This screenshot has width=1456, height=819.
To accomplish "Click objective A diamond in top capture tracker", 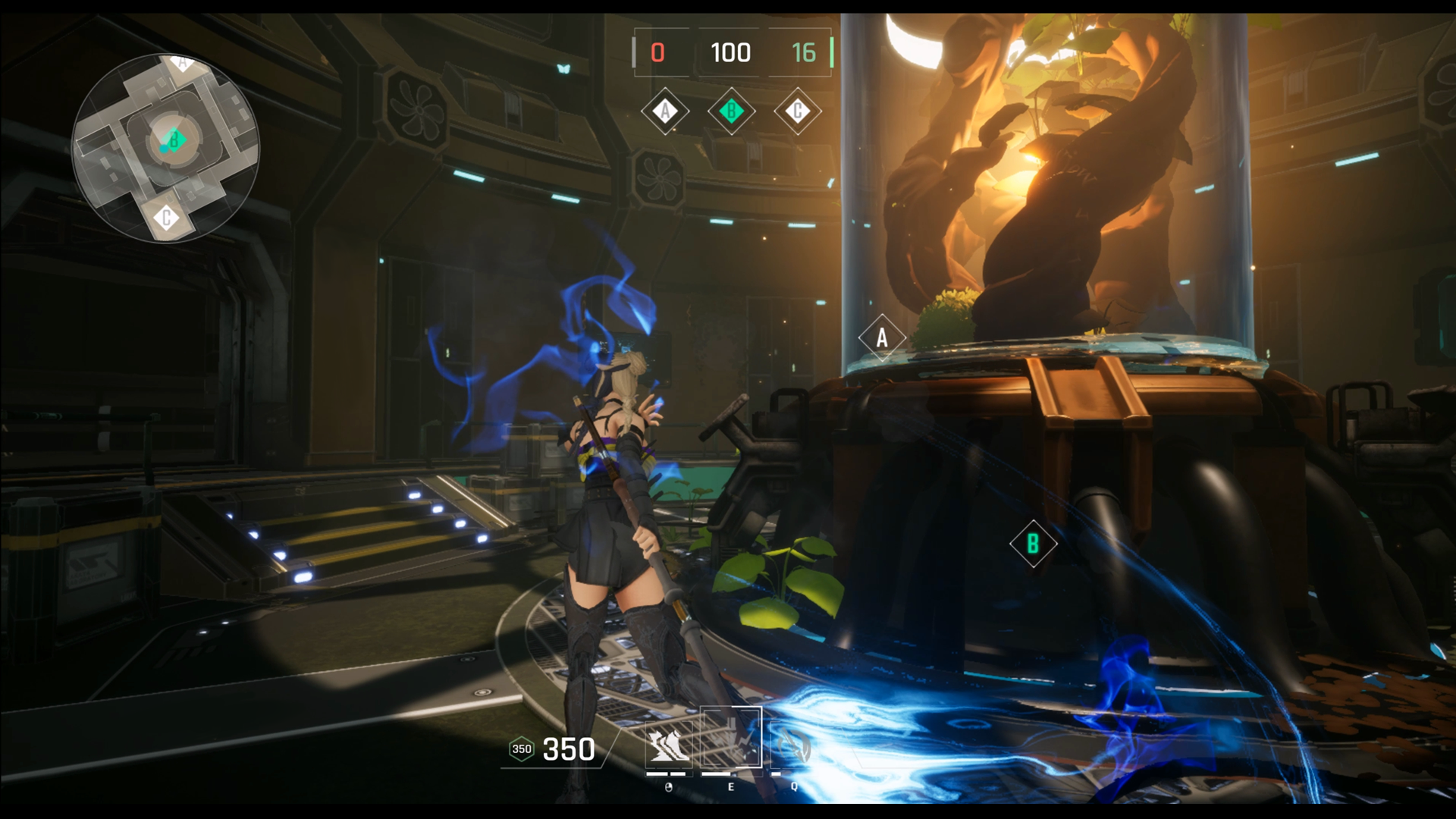I will 665,111.
